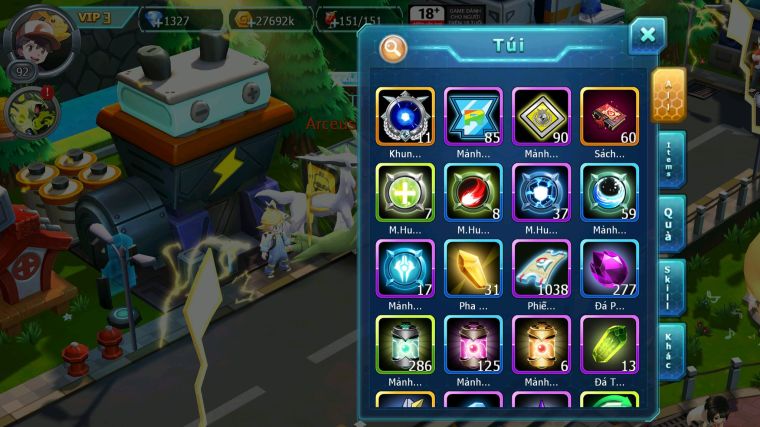Open the Quà tab
Screen dimensions: 760x427
(x=671, y=223)
